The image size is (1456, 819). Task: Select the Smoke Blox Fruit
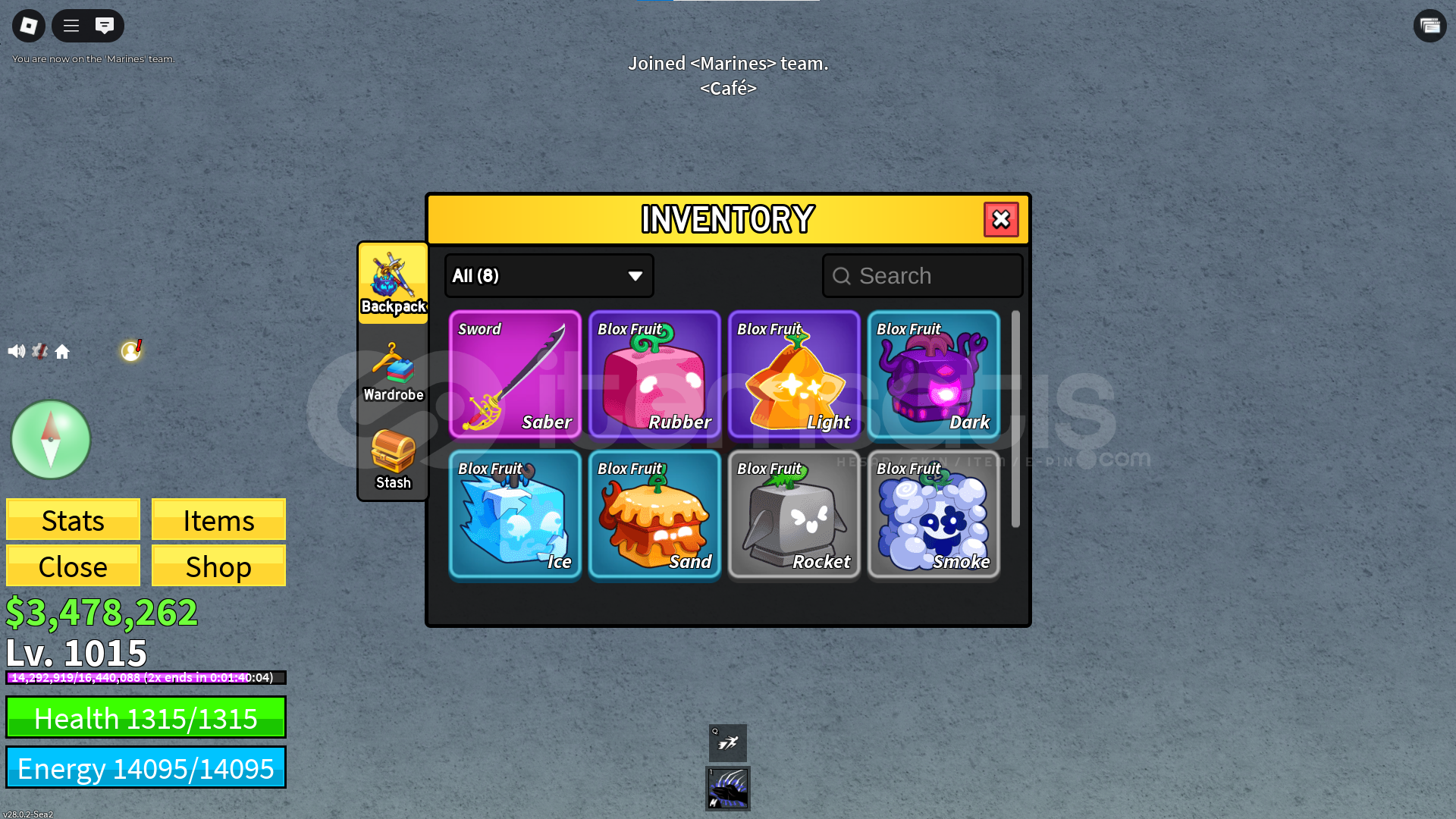pyautogui.click(x=934, y=514)
